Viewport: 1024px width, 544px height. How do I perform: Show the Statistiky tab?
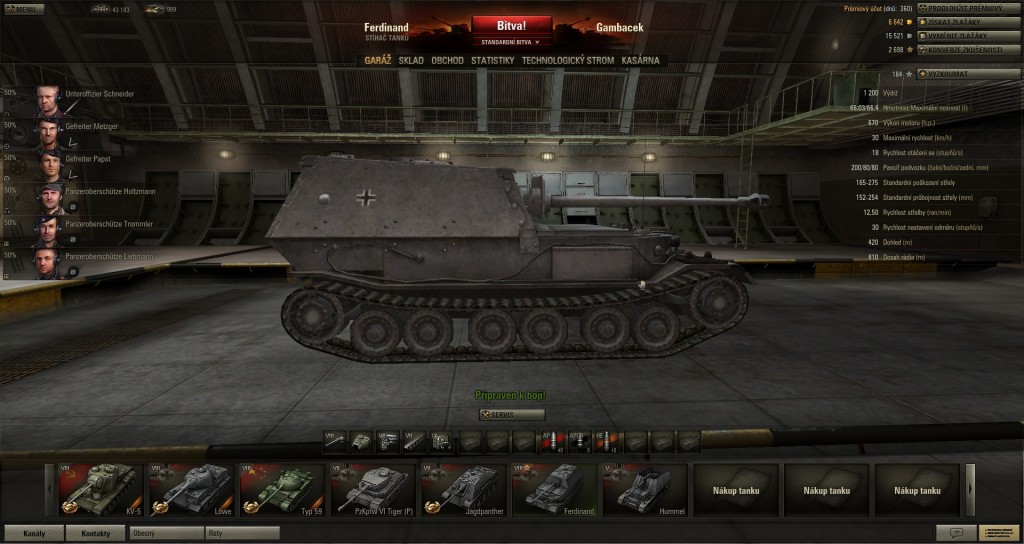pyautogui.click(x=492, y=61)
